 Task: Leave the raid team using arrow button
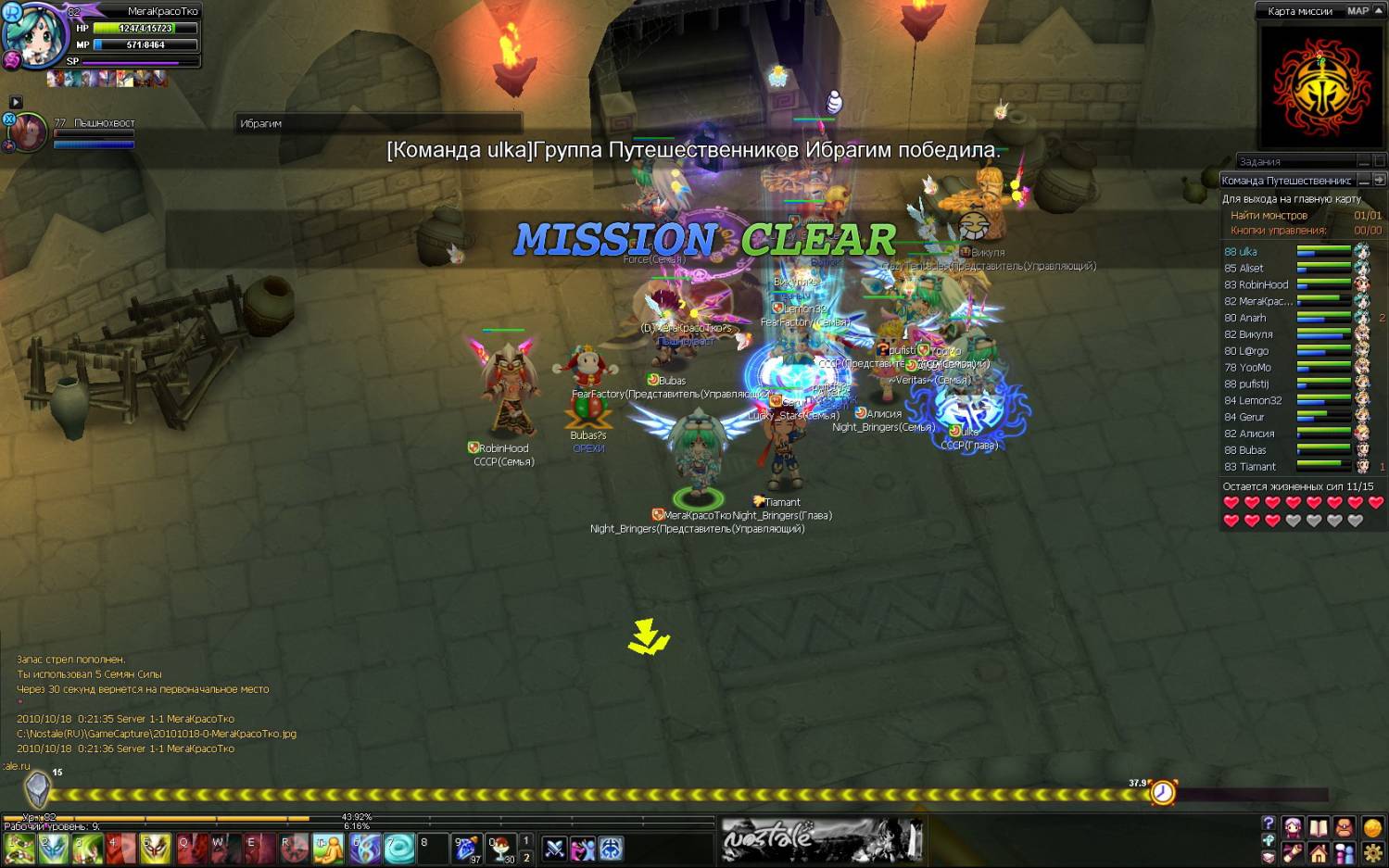[x=1379, y=180]
